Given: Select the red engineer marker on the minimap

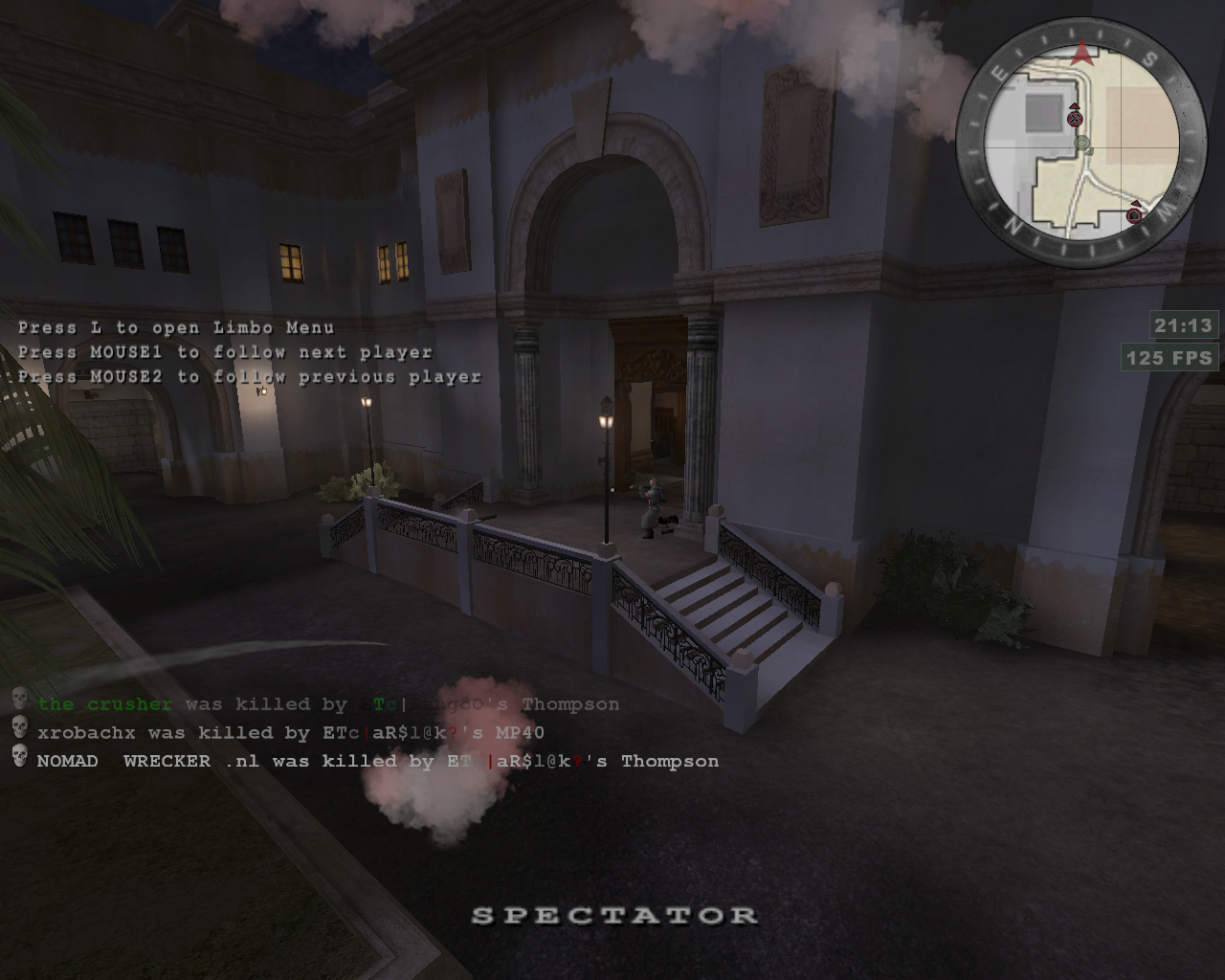Looking at the screenshot, I should point(1075,118).
